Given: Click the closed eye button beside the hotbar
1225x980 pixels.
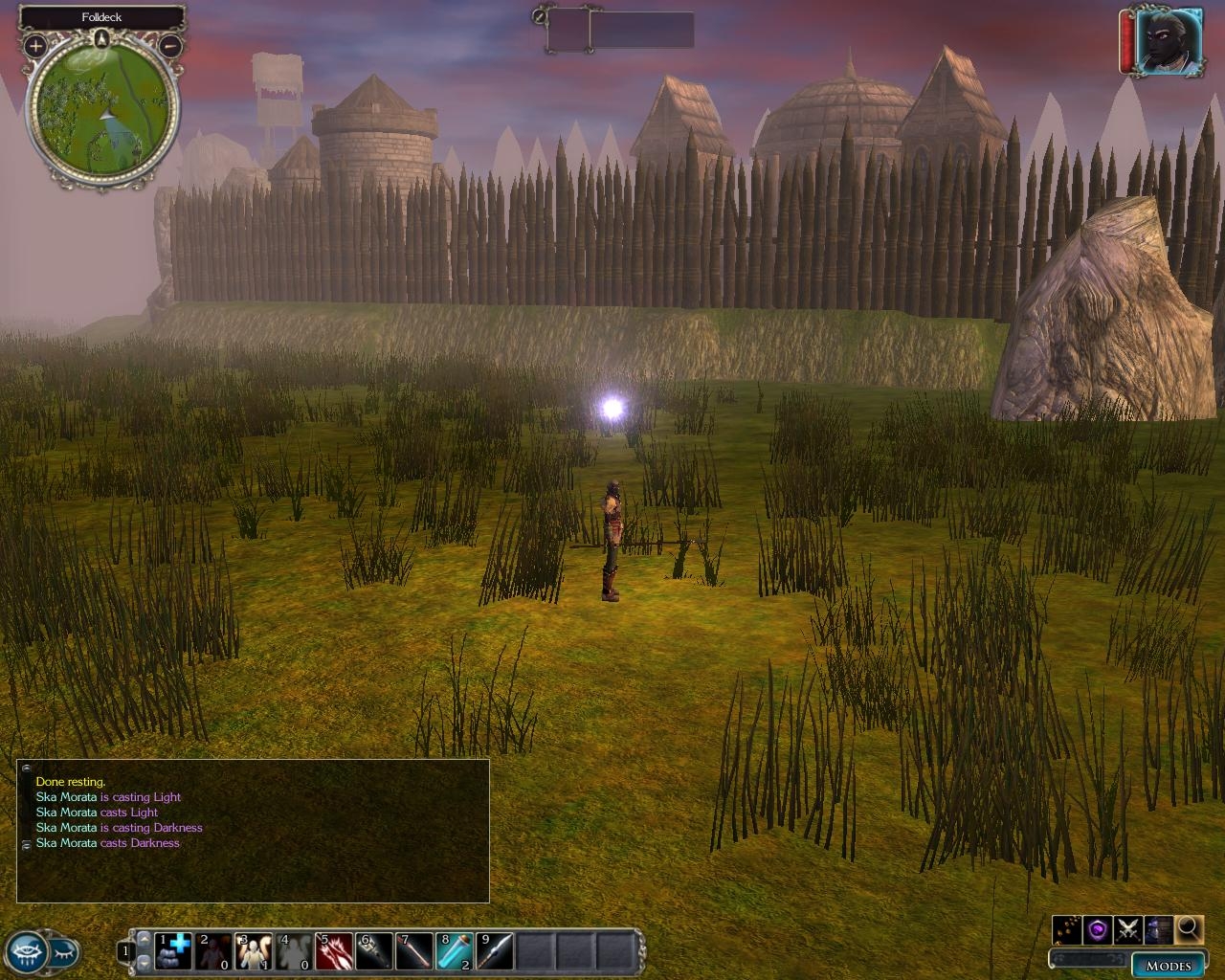Looking at the screenshot, I should [63, 952].
